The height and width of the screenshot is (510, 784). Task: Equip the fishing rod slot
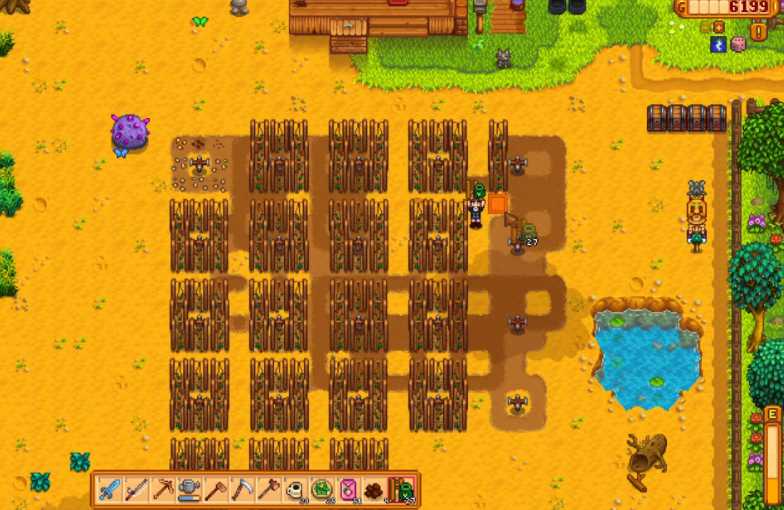click(x=136, y=490)
